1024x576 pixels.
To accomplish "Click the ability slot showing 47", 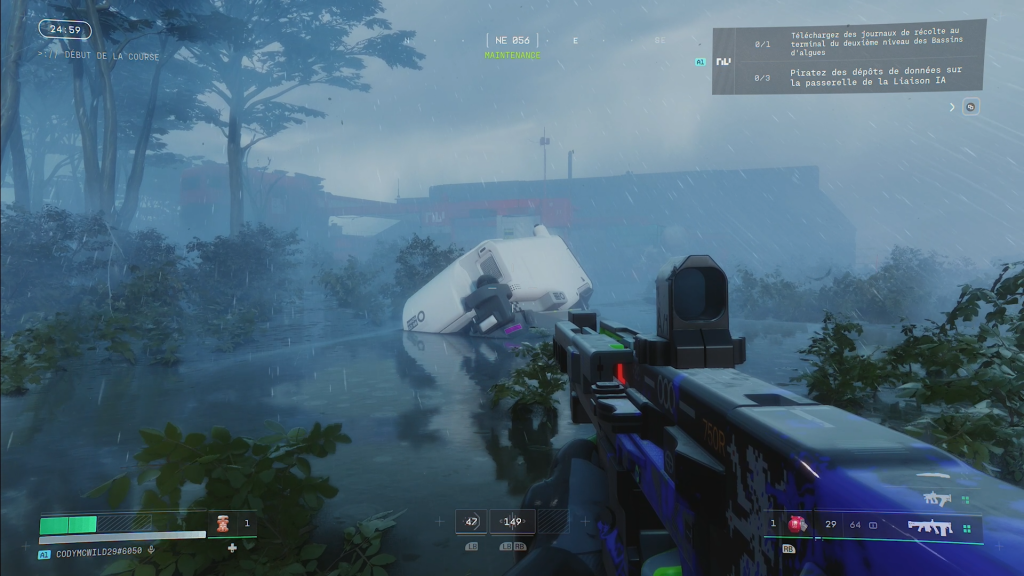I will 471,521.
